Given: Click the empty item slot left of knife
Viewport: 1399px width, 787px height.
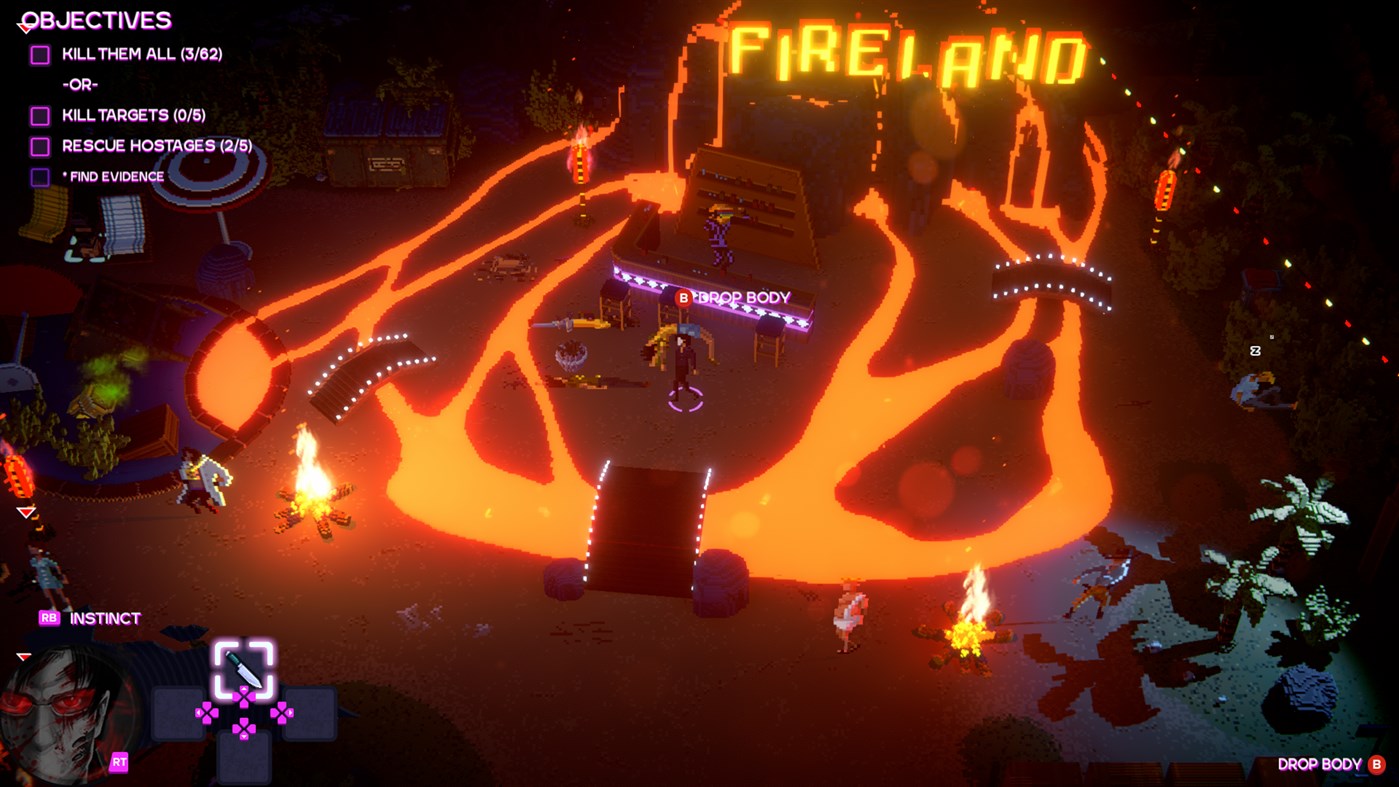Looking at the screenshot, I should [180, 712].
